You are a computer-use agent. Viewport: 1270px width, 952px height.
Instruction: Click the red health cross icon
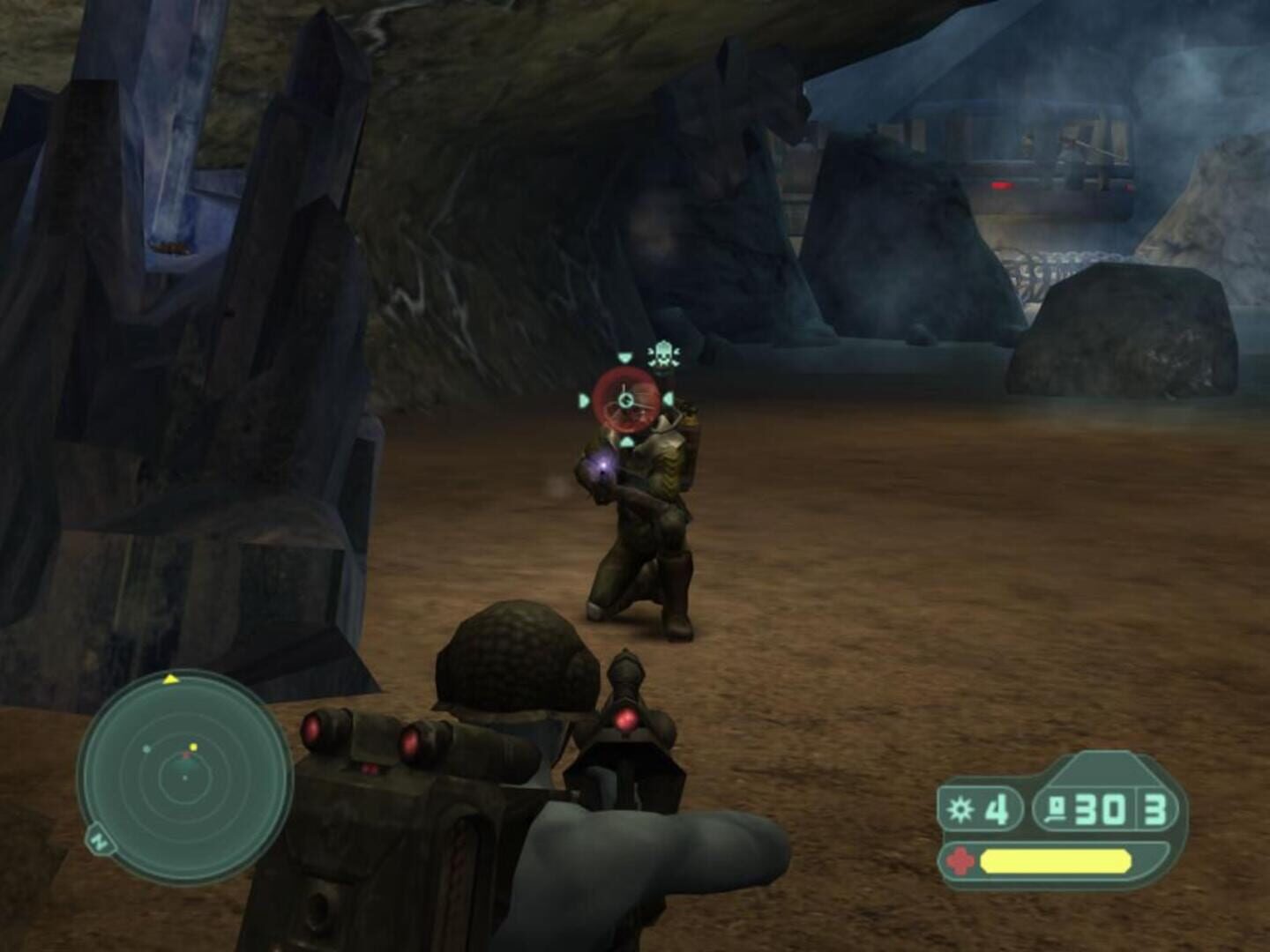click(958, 859)
